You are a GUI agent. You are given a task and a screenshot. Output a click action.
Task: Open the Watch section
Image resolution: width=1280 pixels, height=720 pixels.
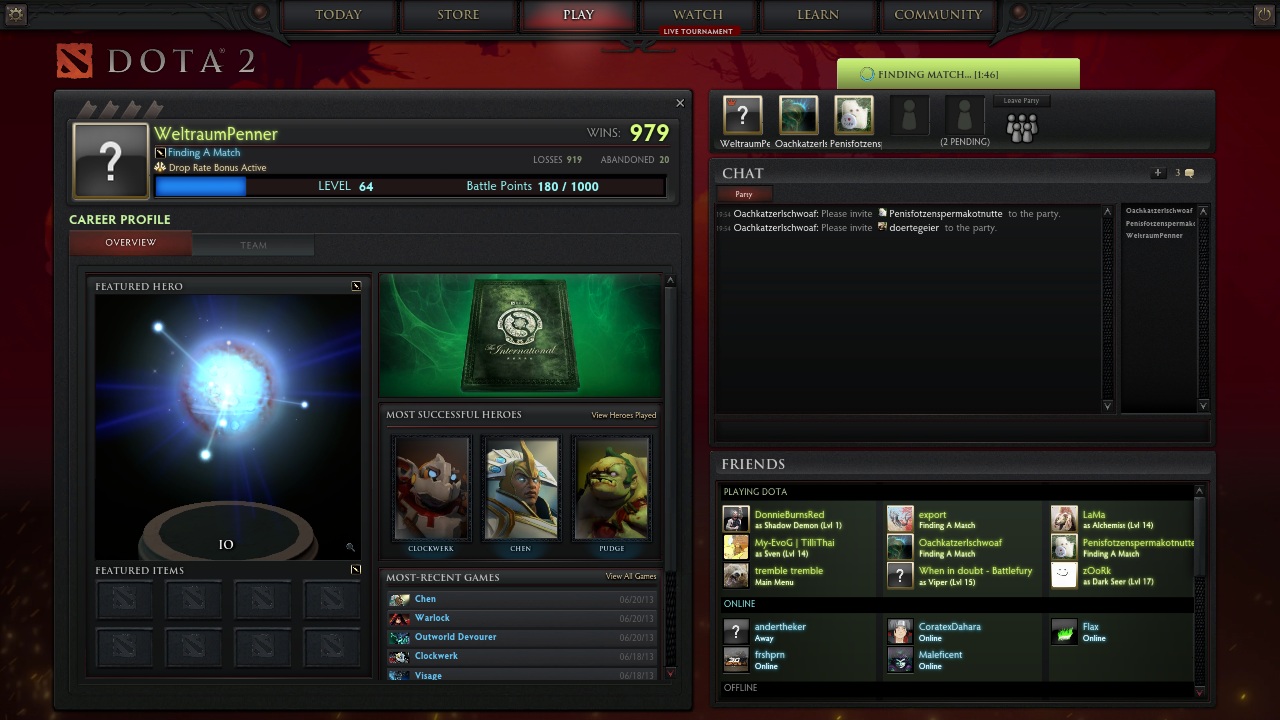tap(698, 15)
